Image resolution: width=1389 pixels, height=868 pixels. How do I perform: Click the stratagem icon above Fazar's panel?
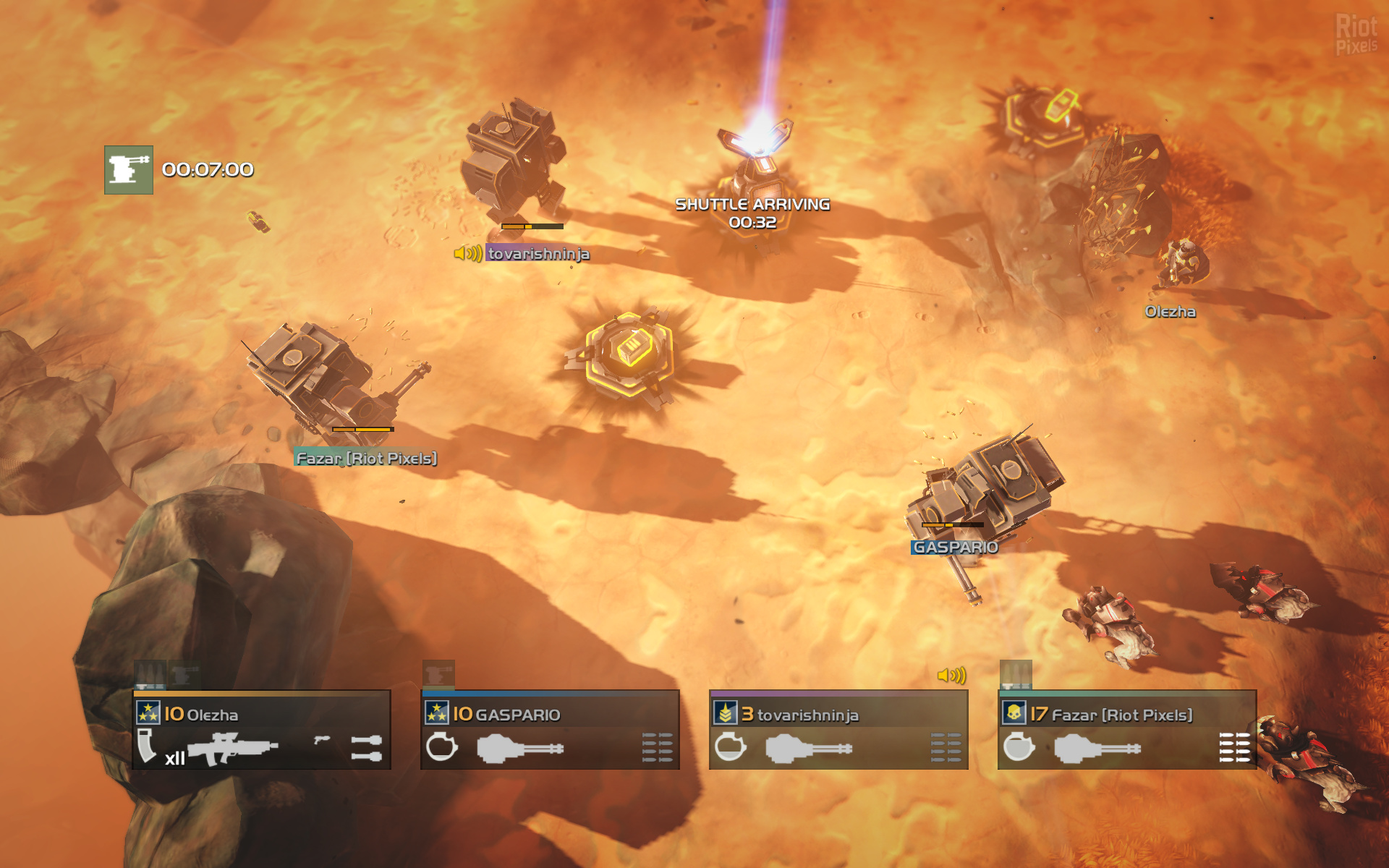pos(1016,674)
